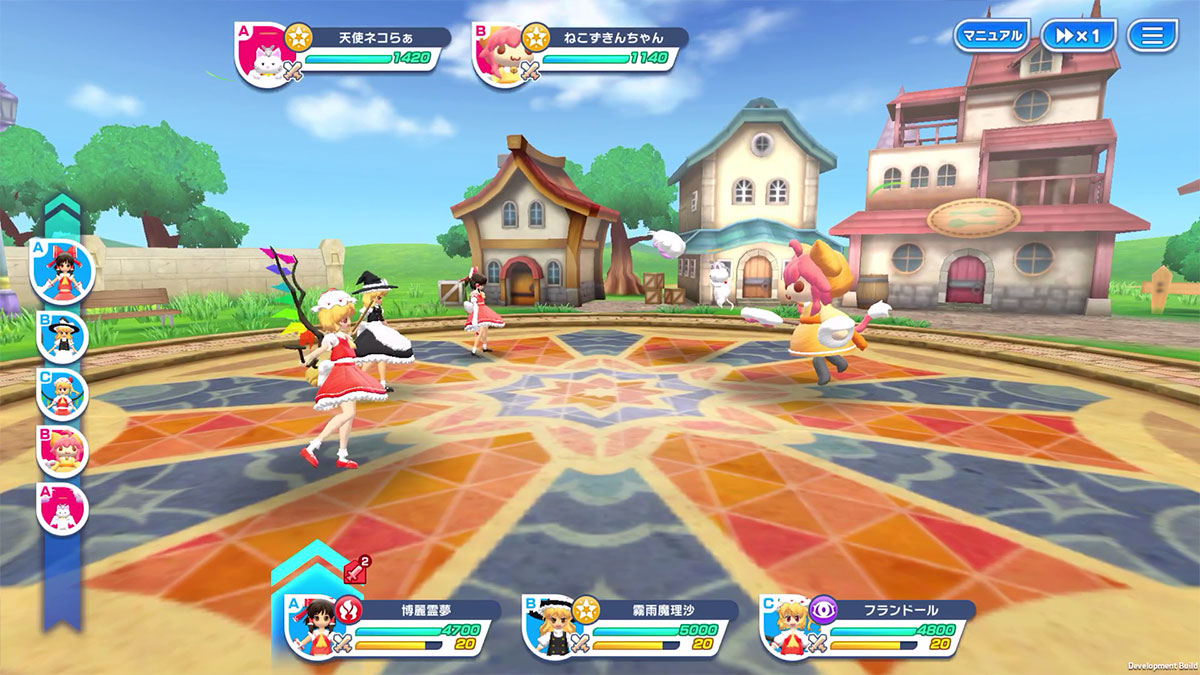Click the pink-haired enemy turn-order portrait
Image resolution: width=1200 pixels, height=675 pixels.
(63, 450)
